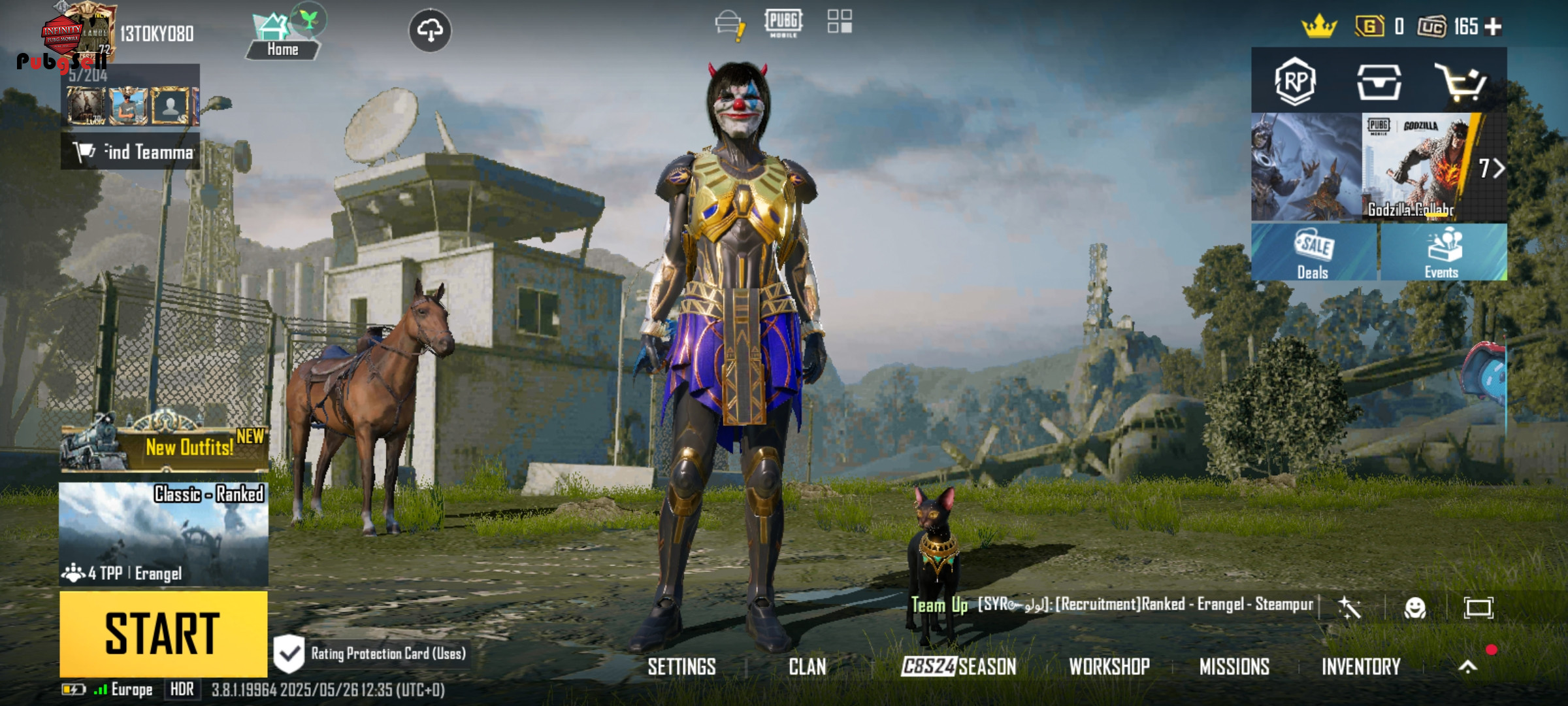Open the WORKSHOP menu
Screen dimensions: 1568x706
tap(1109, 667)
